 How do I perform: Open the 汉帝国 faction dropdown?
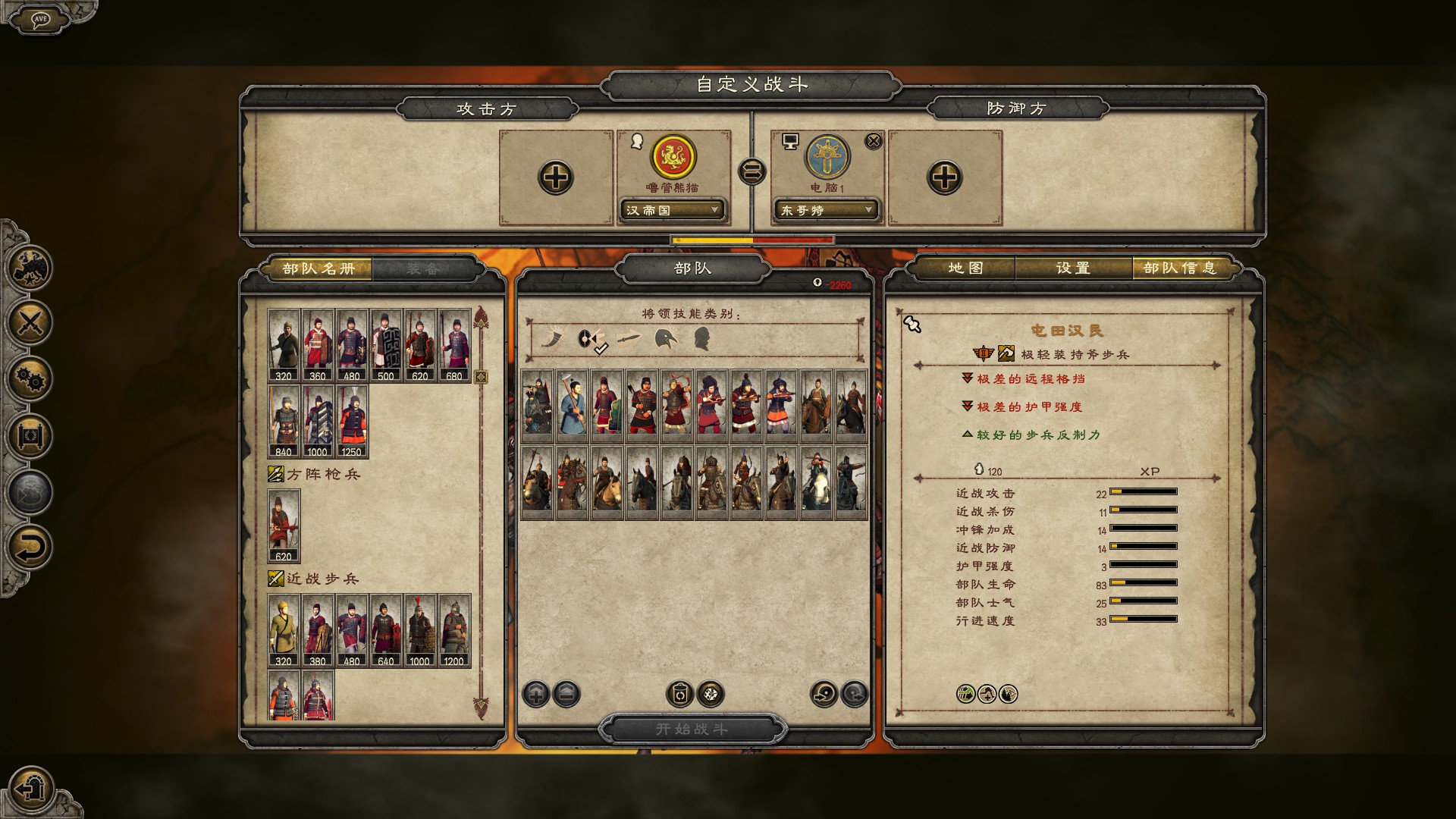coord(672,210)
